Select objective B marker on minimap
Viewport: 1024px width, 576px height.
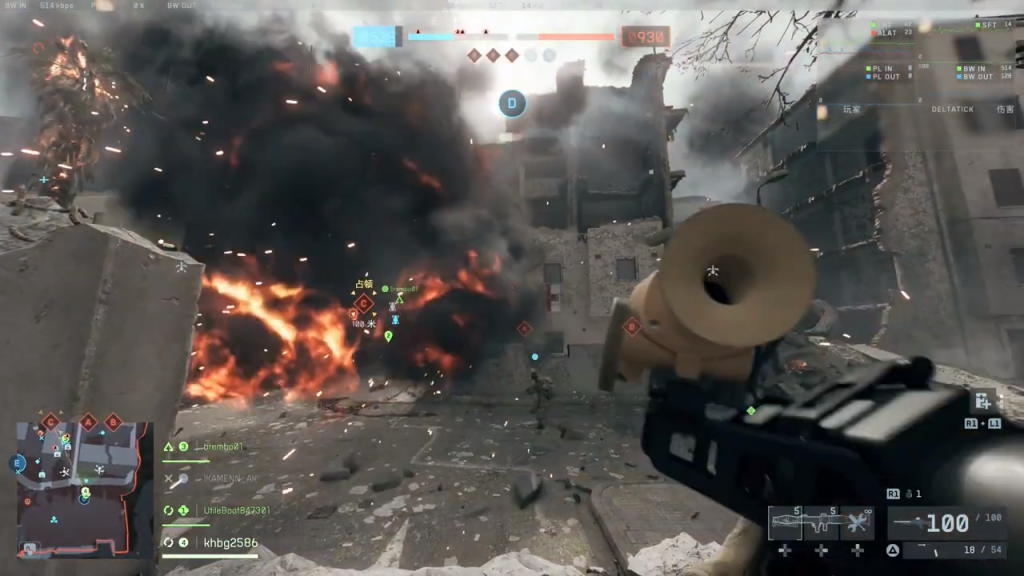[113, 422]
